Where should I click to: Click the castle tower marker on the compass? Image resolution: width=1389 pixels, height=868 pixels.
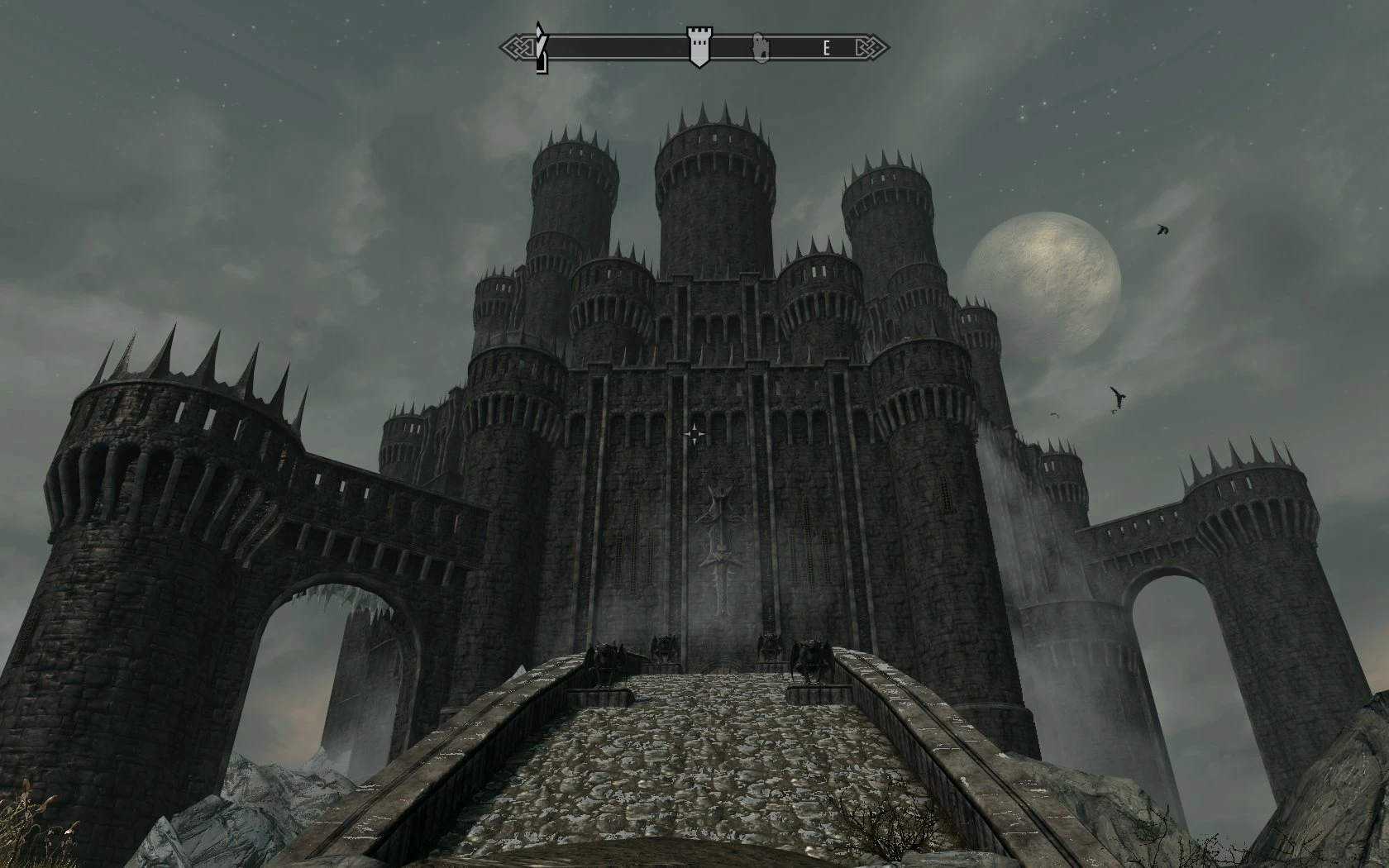[699, 45]
